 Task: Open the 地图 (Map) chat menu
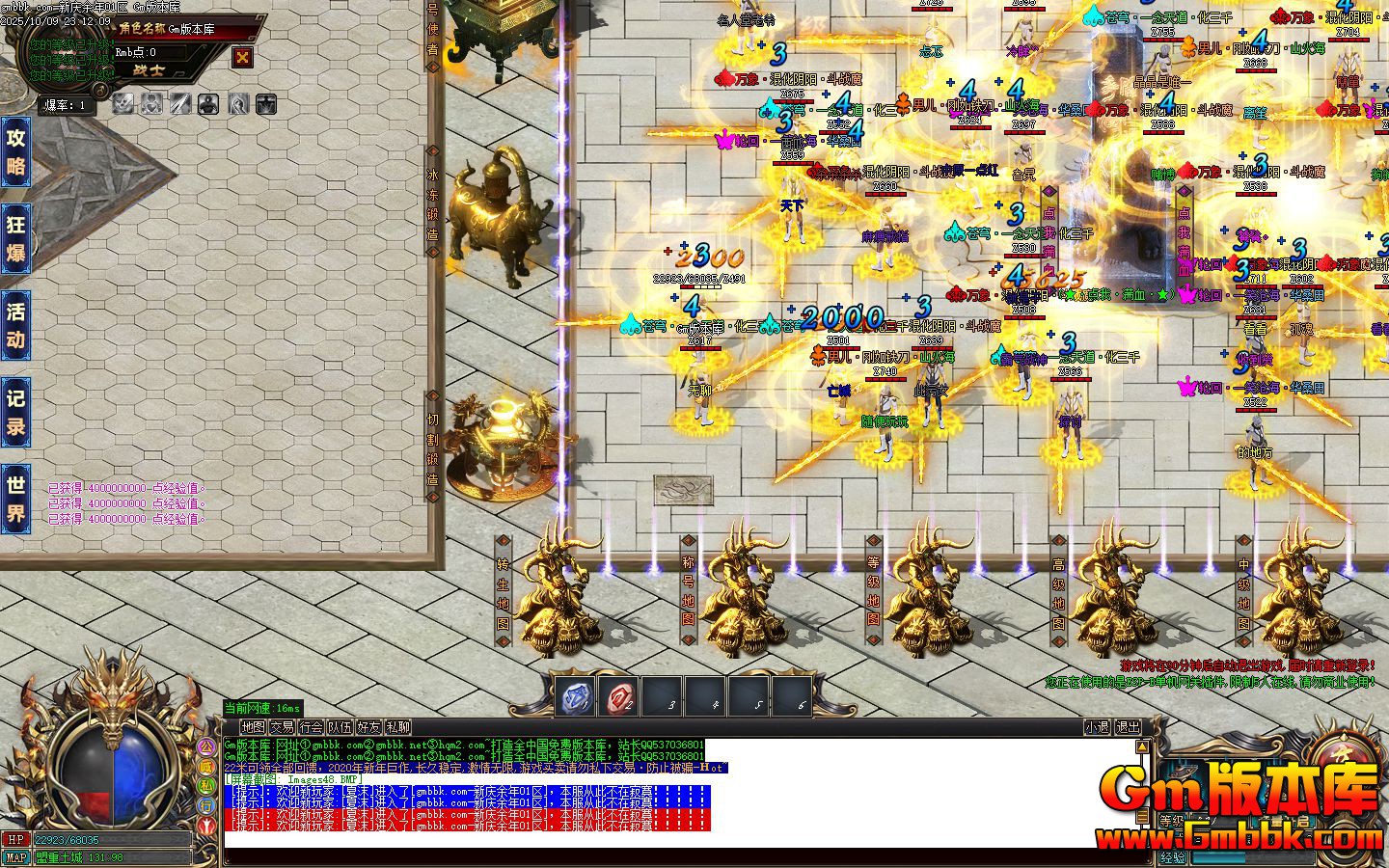(254, 726)
